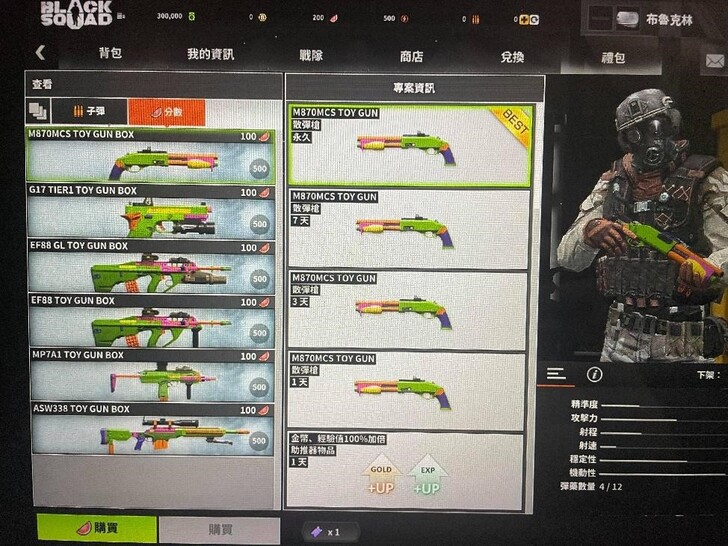Pick the MP7A1 TOY GUN BOX
The image size is (728, 546).
coord(150,375)
